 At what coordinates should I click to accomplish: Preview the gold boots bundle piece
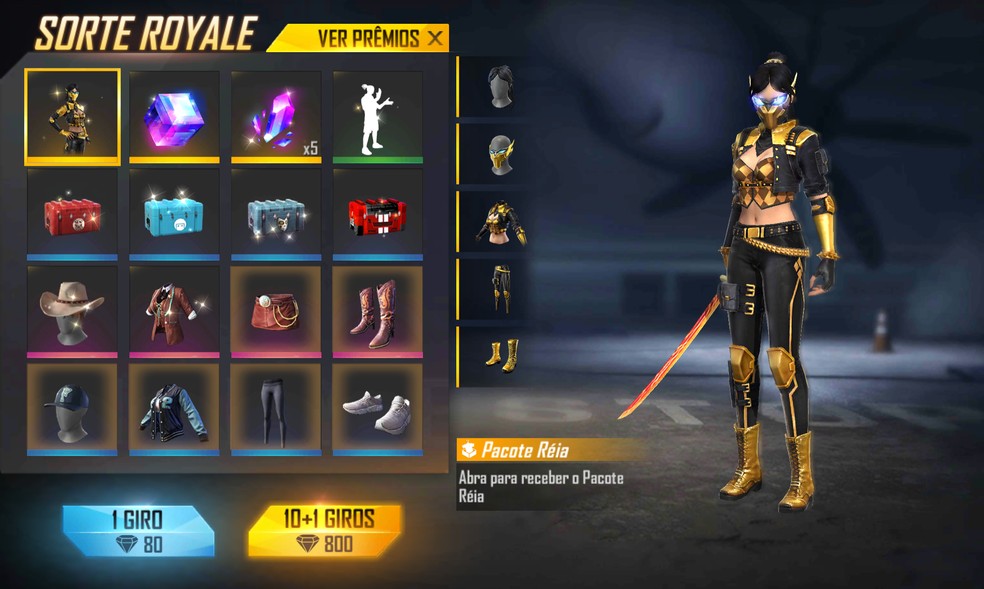coord(500,356)
